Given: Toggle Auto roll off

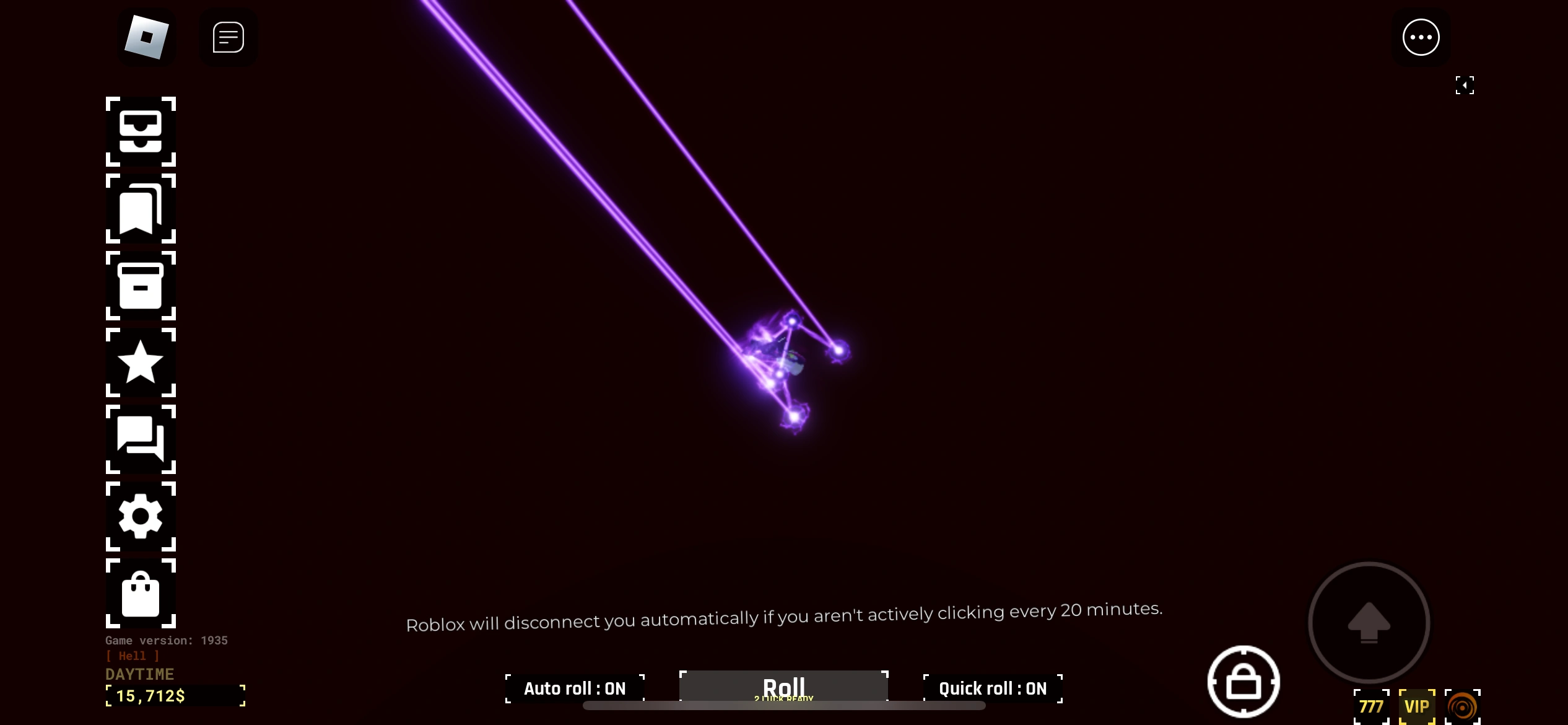Looking at the screenshot, I should [574, 688].
